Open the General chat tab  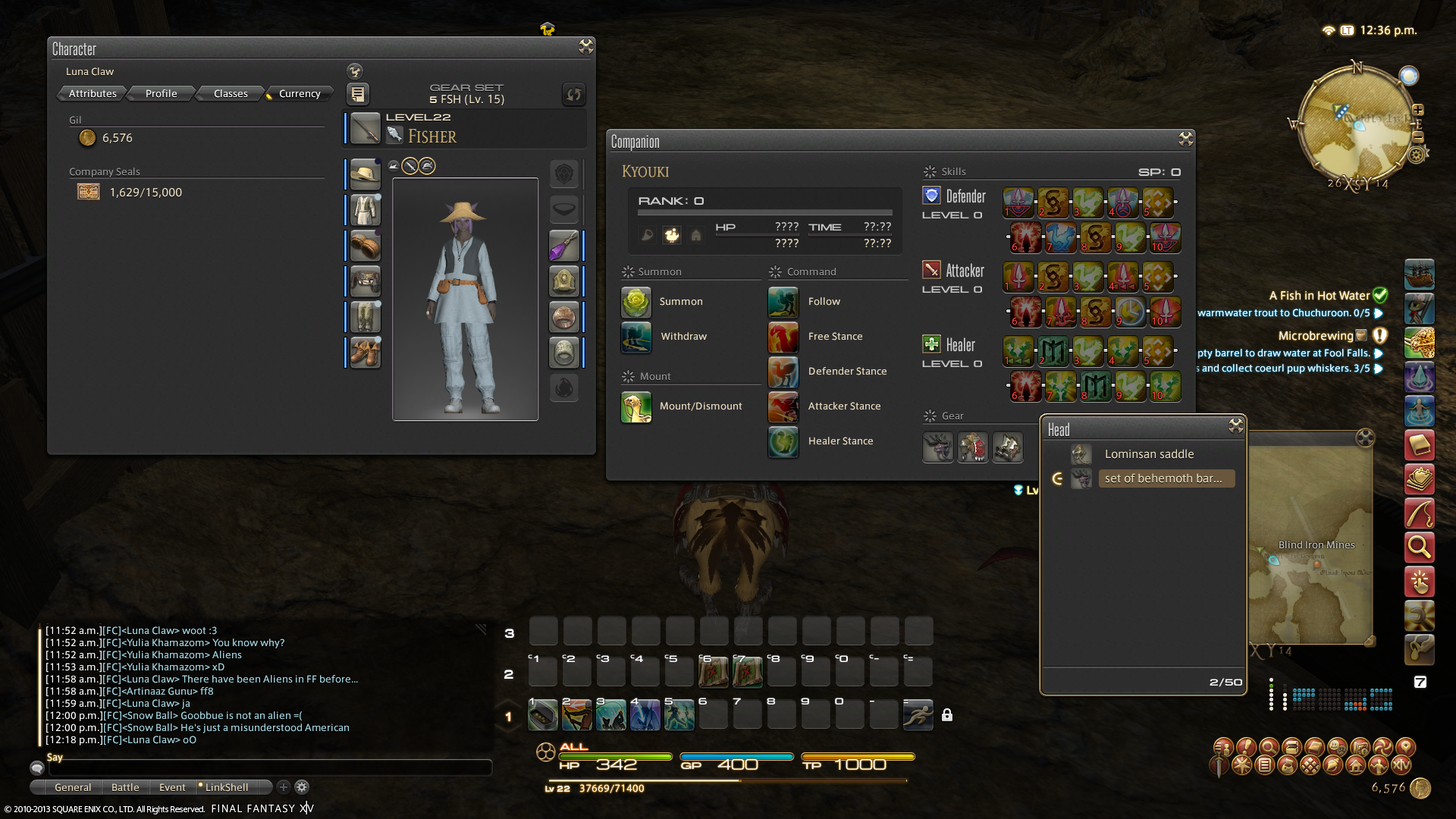(x=73, y=787)
